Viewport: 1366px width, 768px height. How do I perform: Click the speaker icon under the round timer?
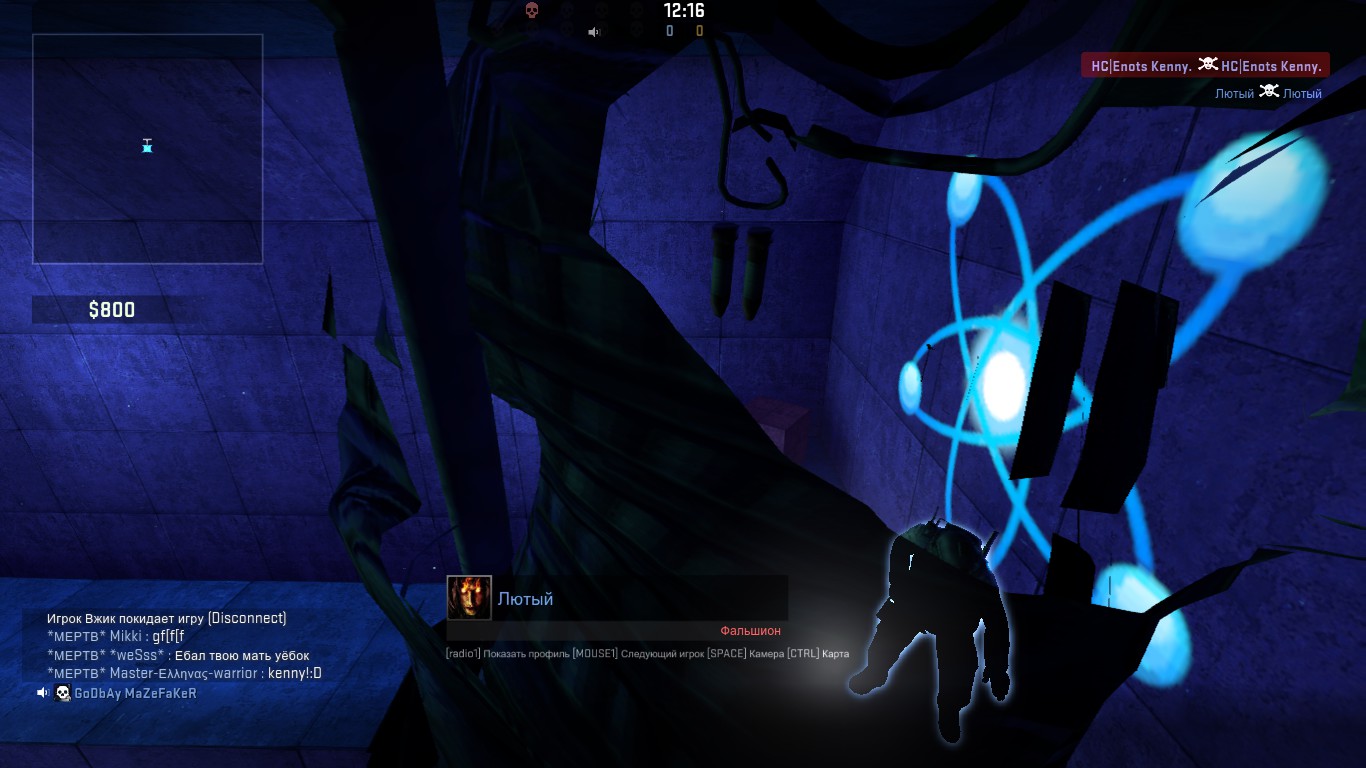coord(594,32)
